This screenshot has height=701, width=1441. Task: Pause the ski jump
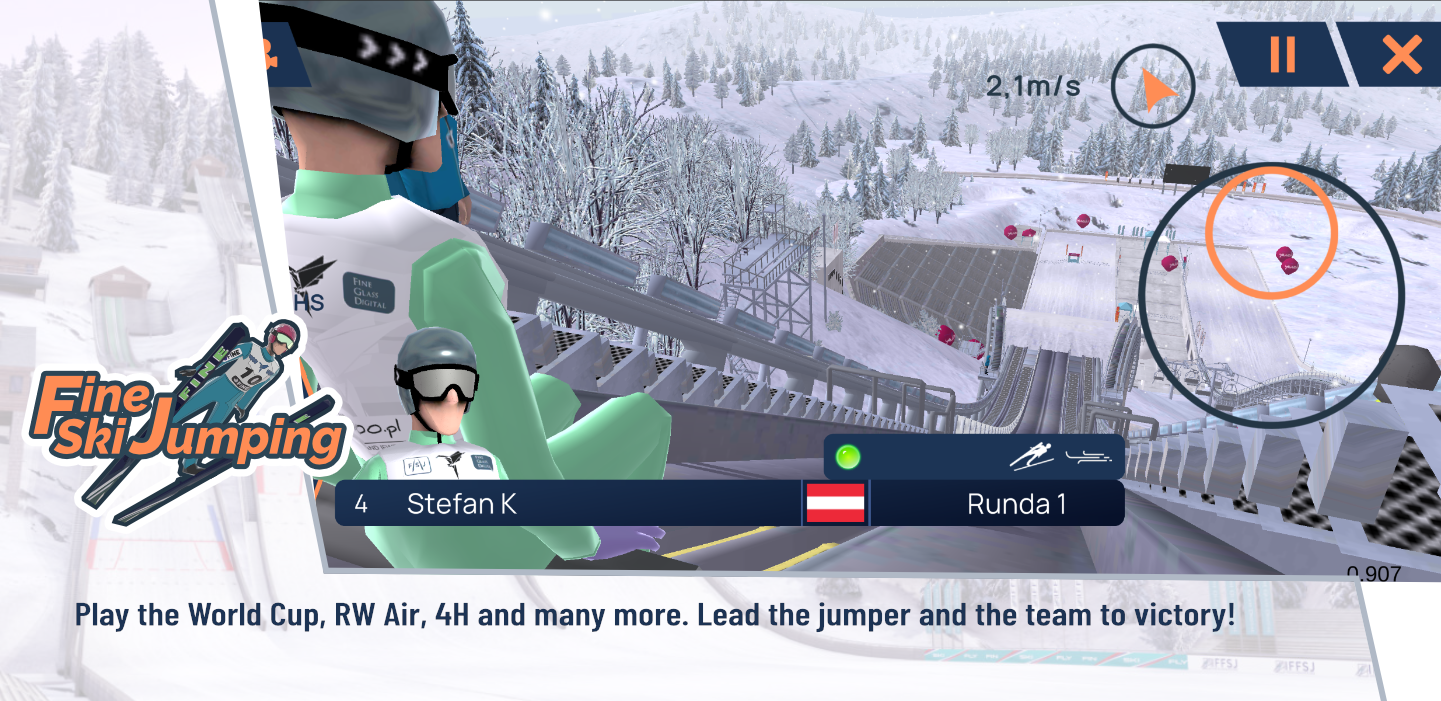tap(1282, 54)
